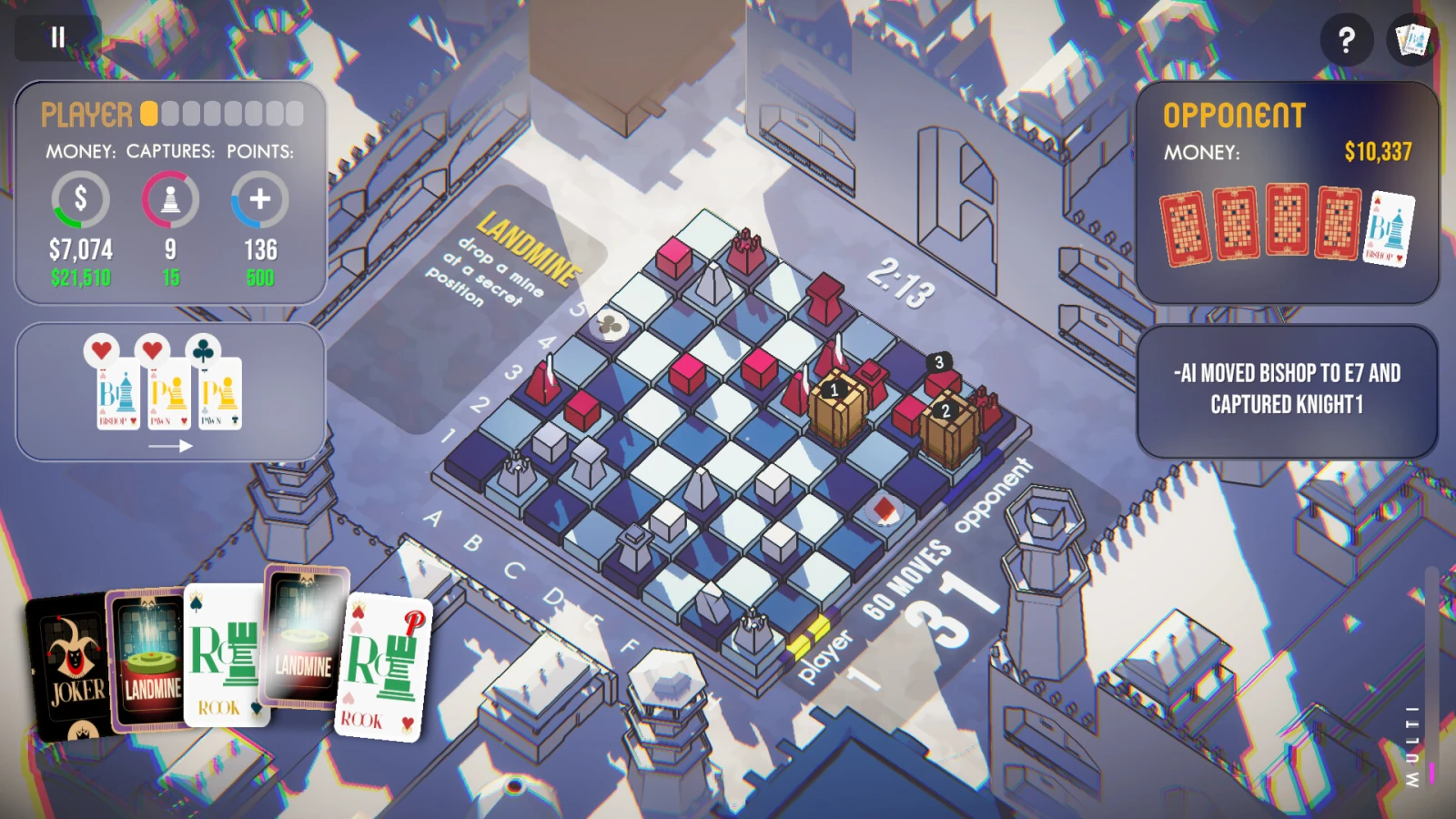Pause the game with the top-left button
The height and width of the screenshot is (819, 1456).
click(58, 37)
